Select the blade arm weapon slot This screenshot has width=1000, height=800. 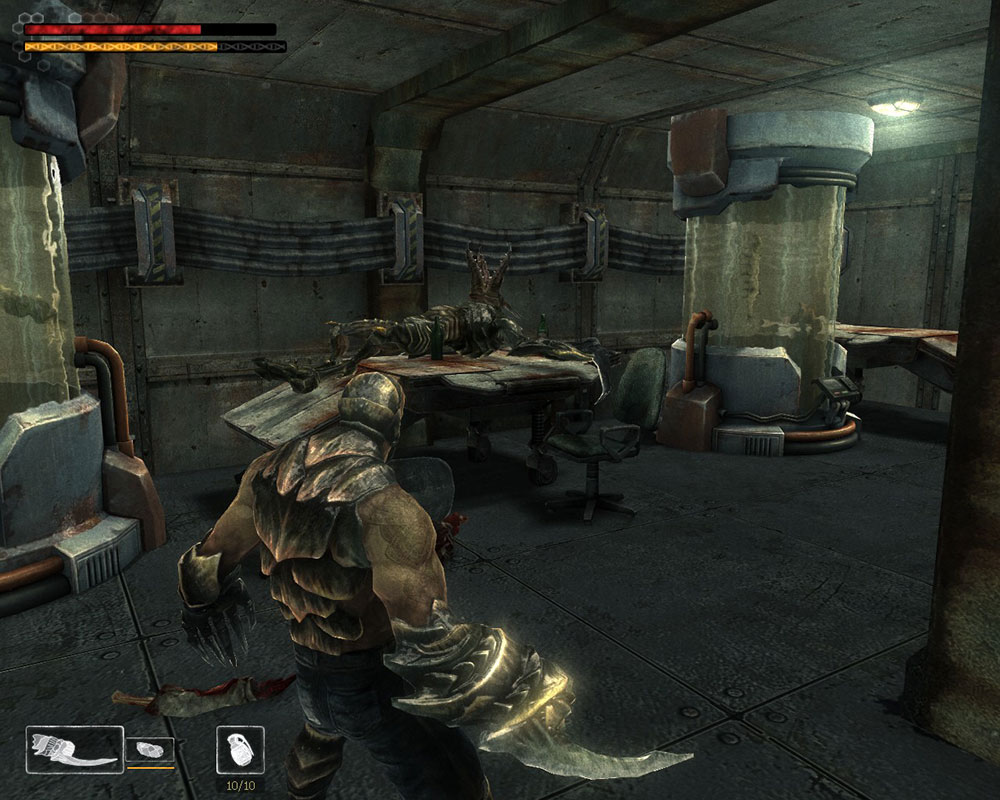[x=75, y=749]
